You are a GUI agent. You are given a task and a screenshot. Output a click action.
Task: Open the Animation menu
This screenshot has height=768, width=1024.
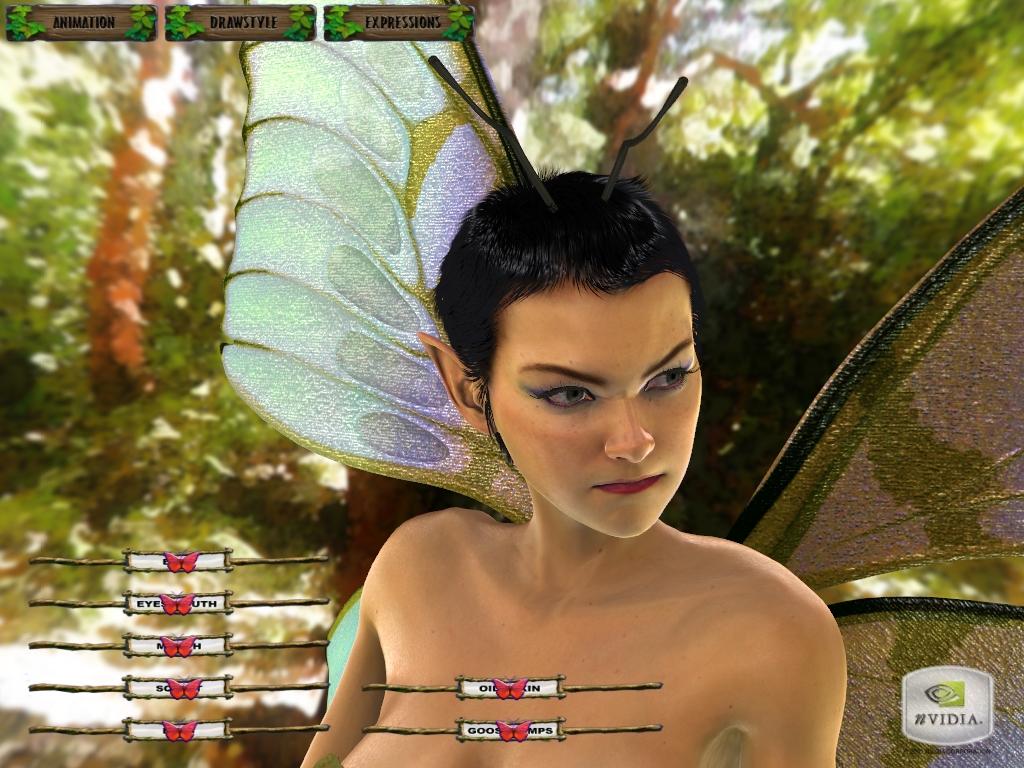pyautogui.click(x=81, y=22)
